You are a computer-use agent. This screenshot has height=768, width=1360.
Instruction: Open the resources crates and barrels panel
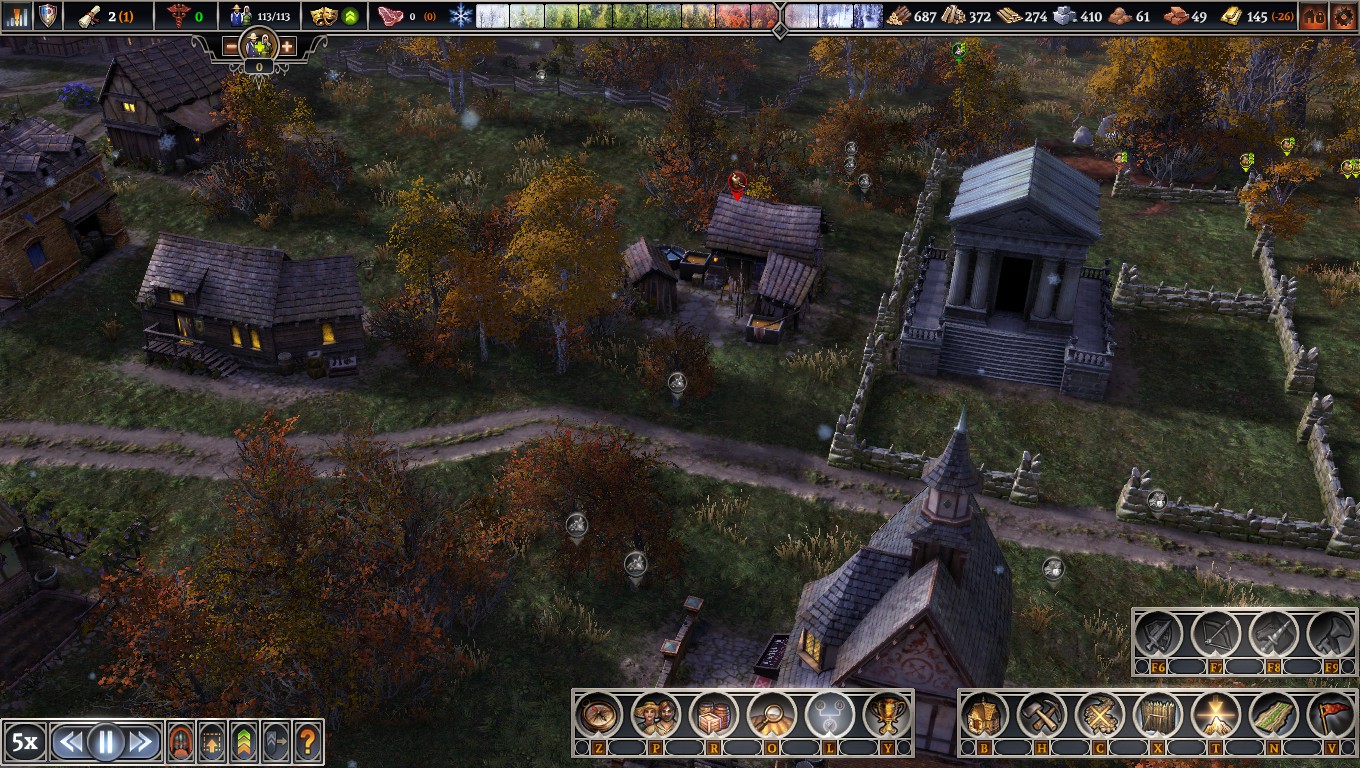pos(714,715)
